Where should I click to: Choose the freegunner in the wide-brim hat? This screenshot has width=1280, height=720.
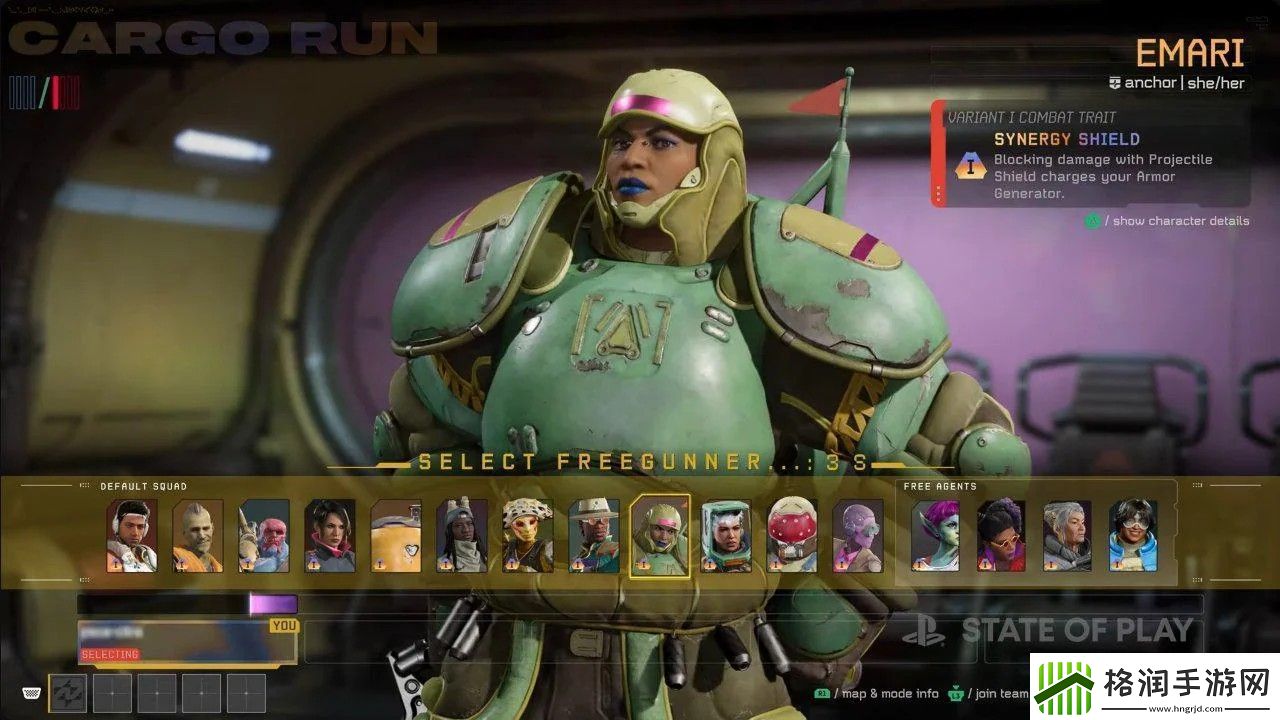(594, 536)
